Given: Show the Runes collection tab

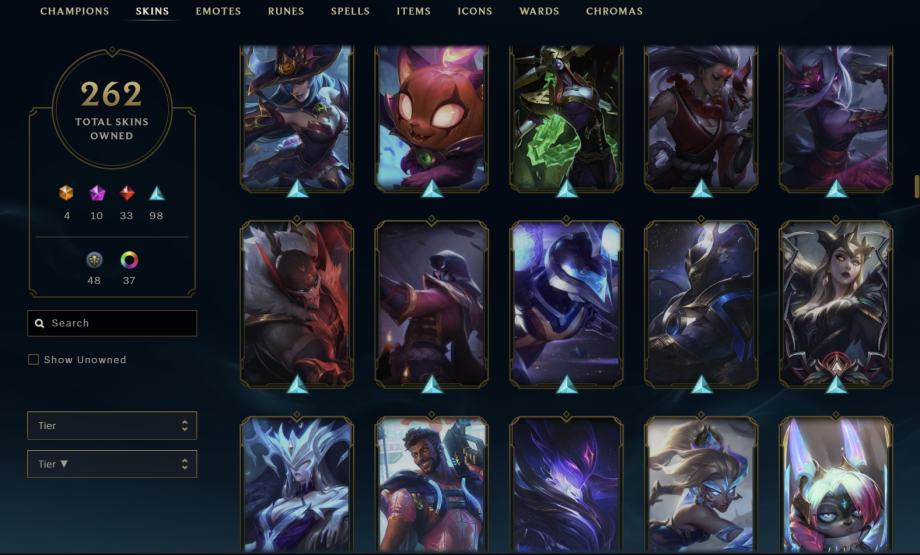Looking at the screenshot, I should [286, 12].
